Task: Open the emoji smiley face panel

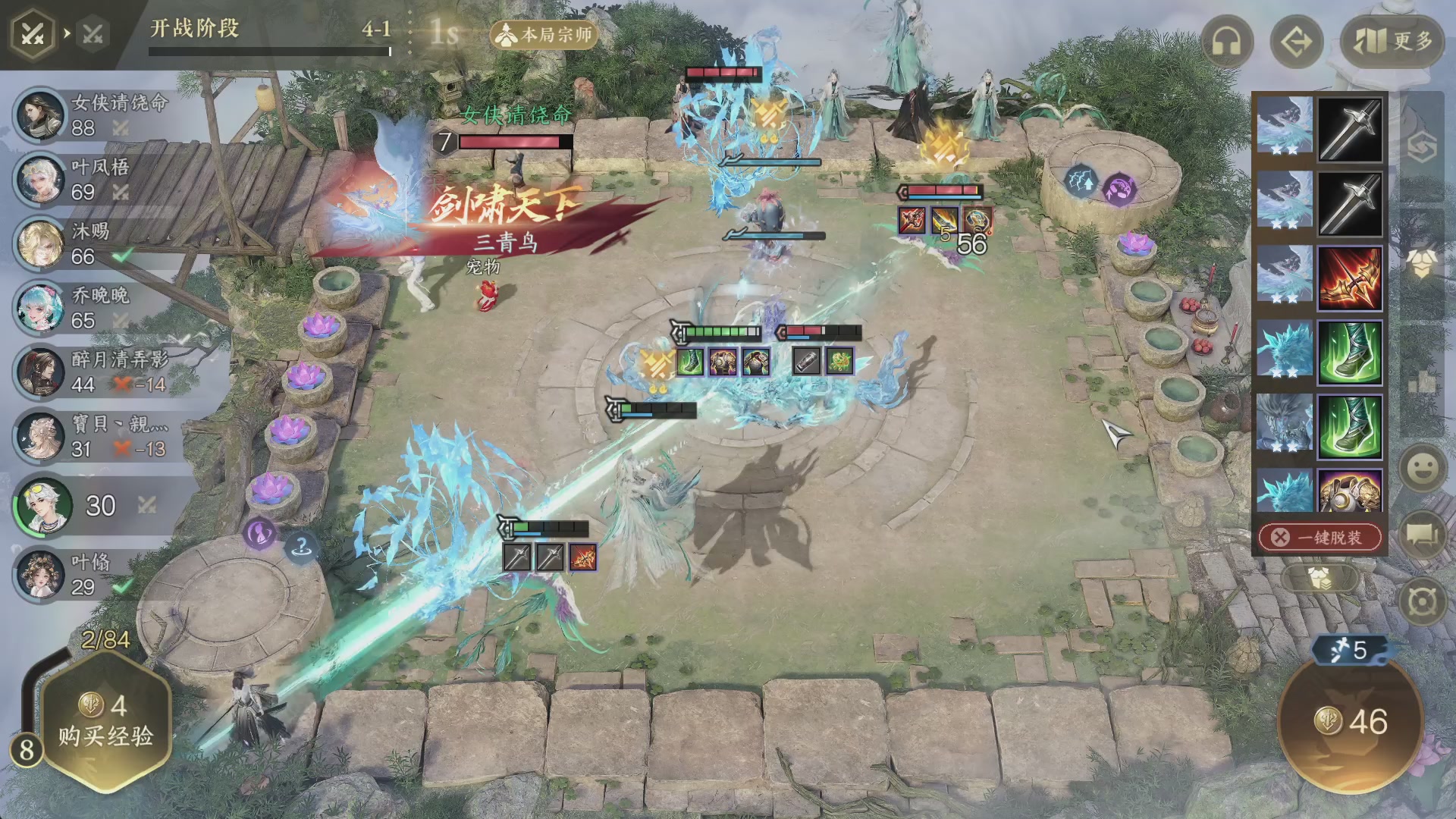Action: point(1423,468)
